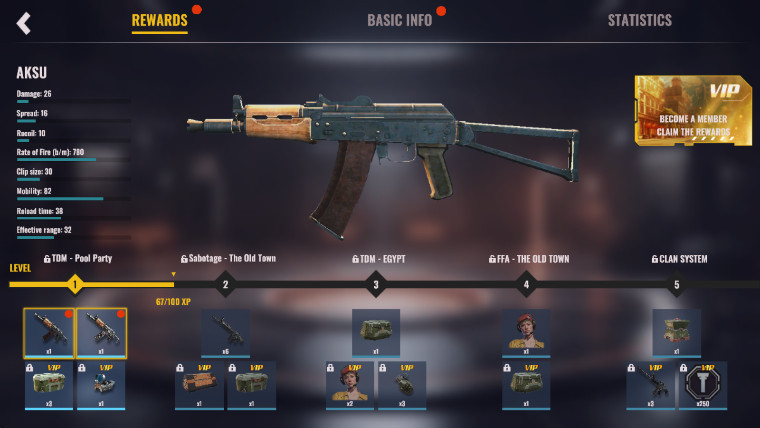Select the level 5 free crate reward
The width and height of the screenshot is (760, 428).
click(676, 333)
